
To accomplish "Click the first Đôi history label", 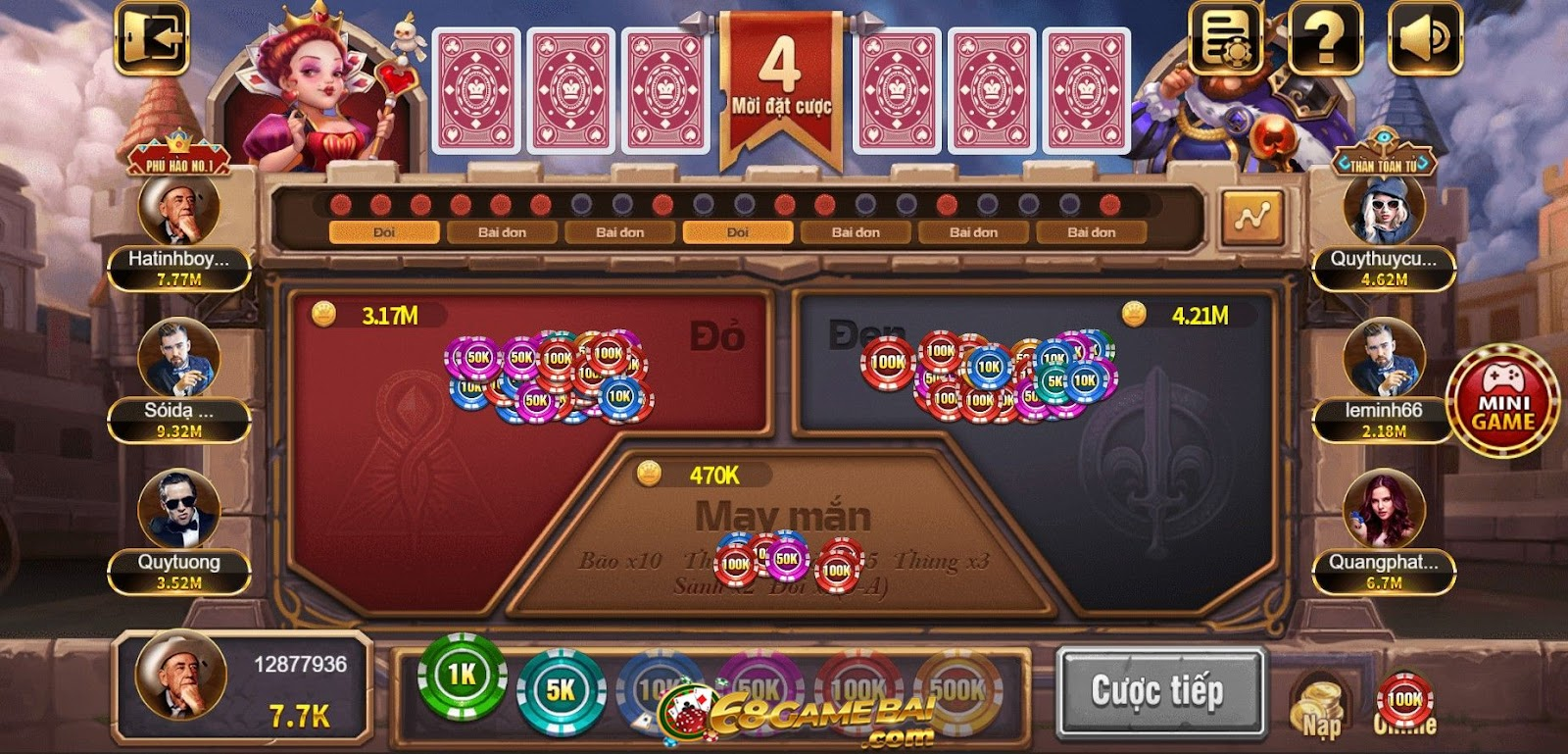I will click(384, 232).
